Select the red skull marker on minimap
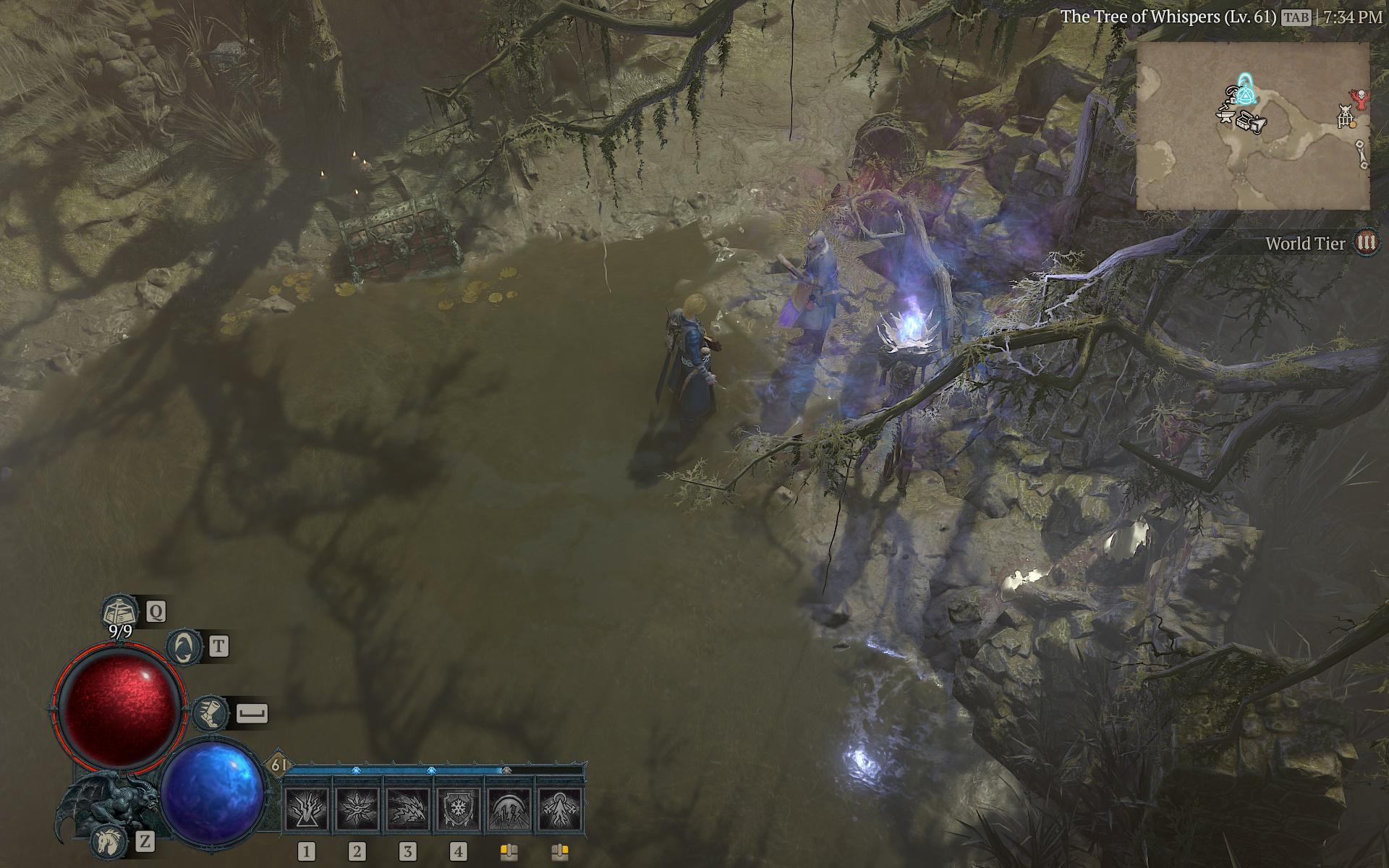The width and height of the screenshot is (1389, 868). [1360, 98]
